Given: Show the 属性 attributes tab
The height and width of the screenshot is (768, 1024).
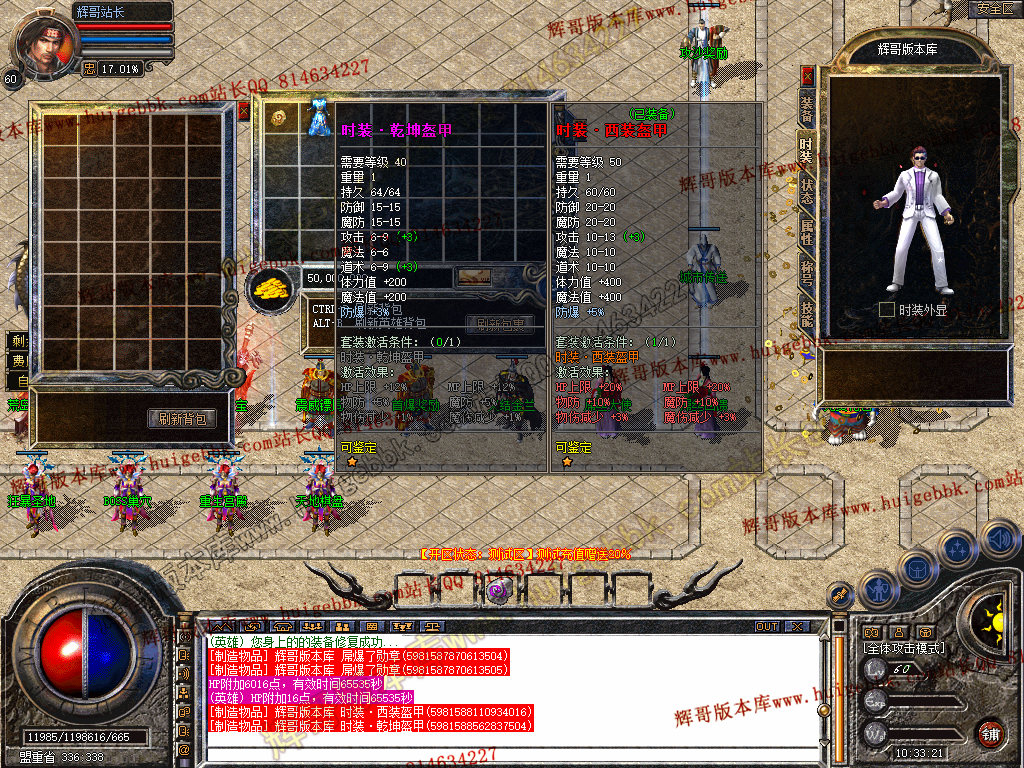Looking at the screenshot, I should pyautogui.click(x=806, y=233).
